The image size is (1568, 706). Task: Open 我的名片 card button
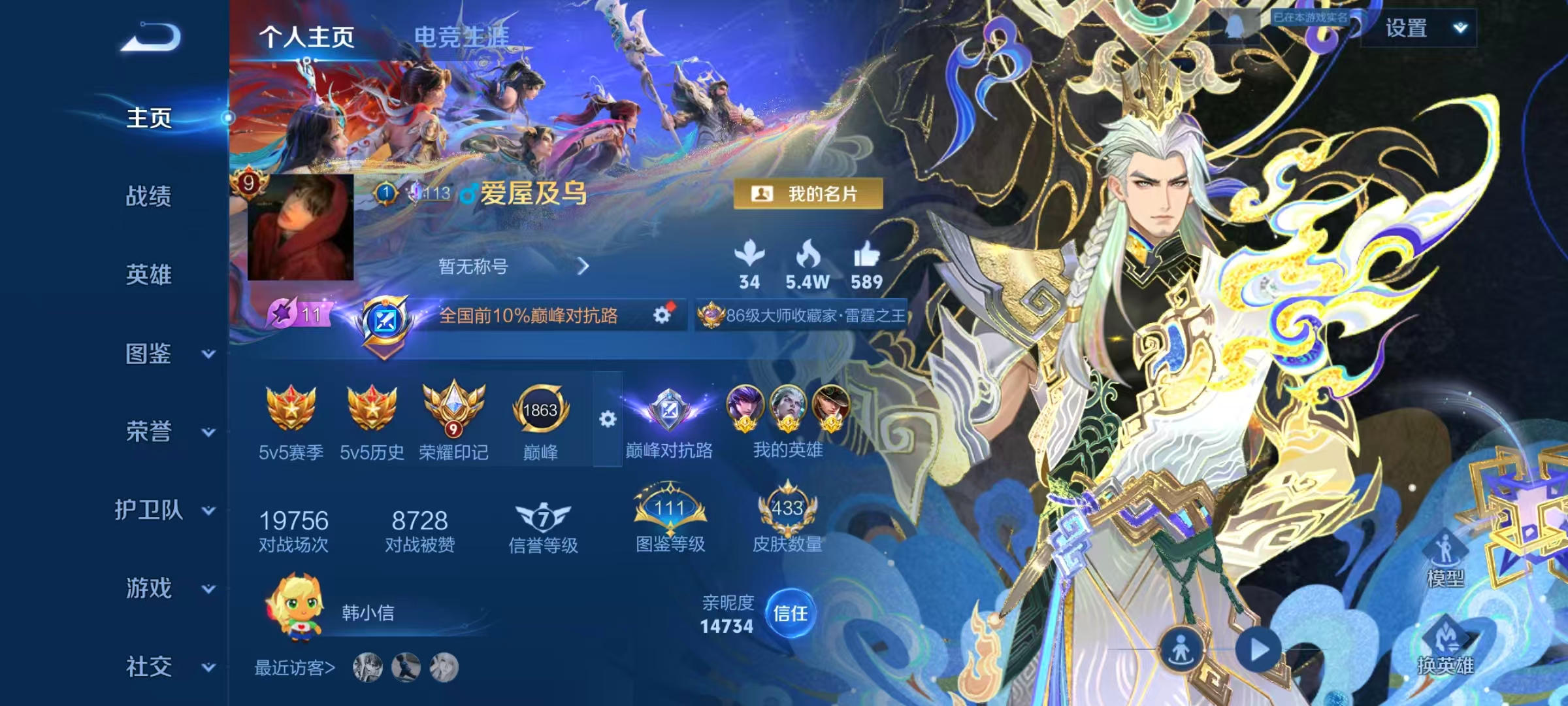(808, 194)
